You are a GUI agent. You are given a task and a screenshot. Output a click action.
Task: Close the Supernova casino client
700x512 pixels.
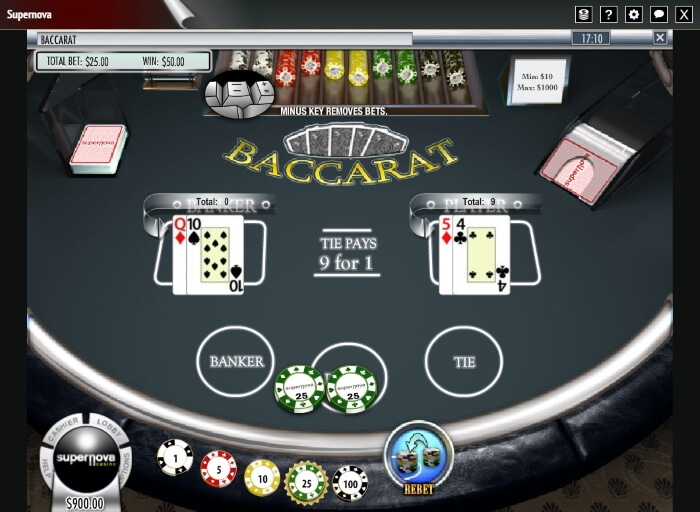tap(684, 14)
